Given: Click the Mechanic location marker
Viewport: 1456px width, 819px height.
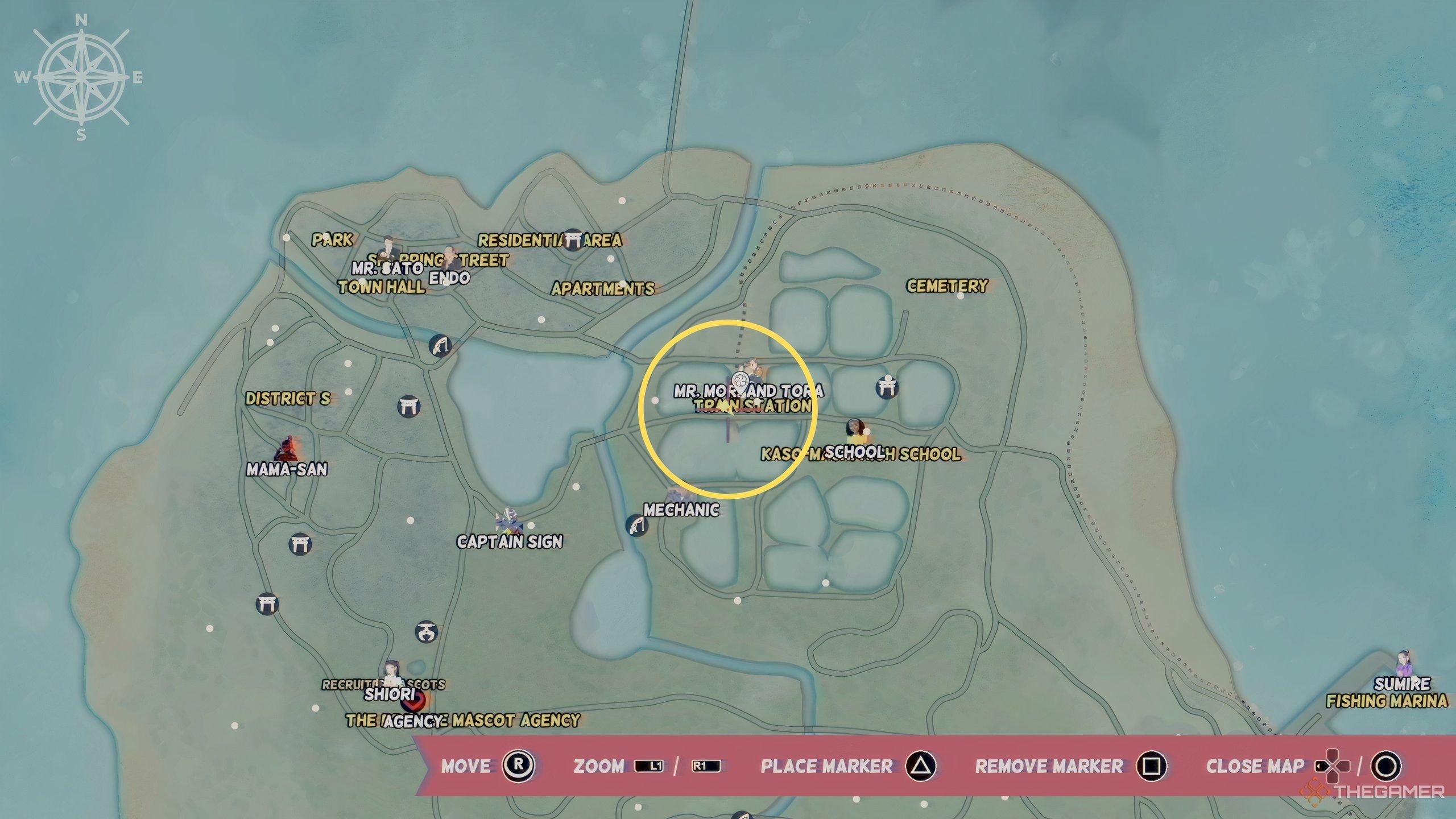Looking at the screenshot, I should 680,497.
